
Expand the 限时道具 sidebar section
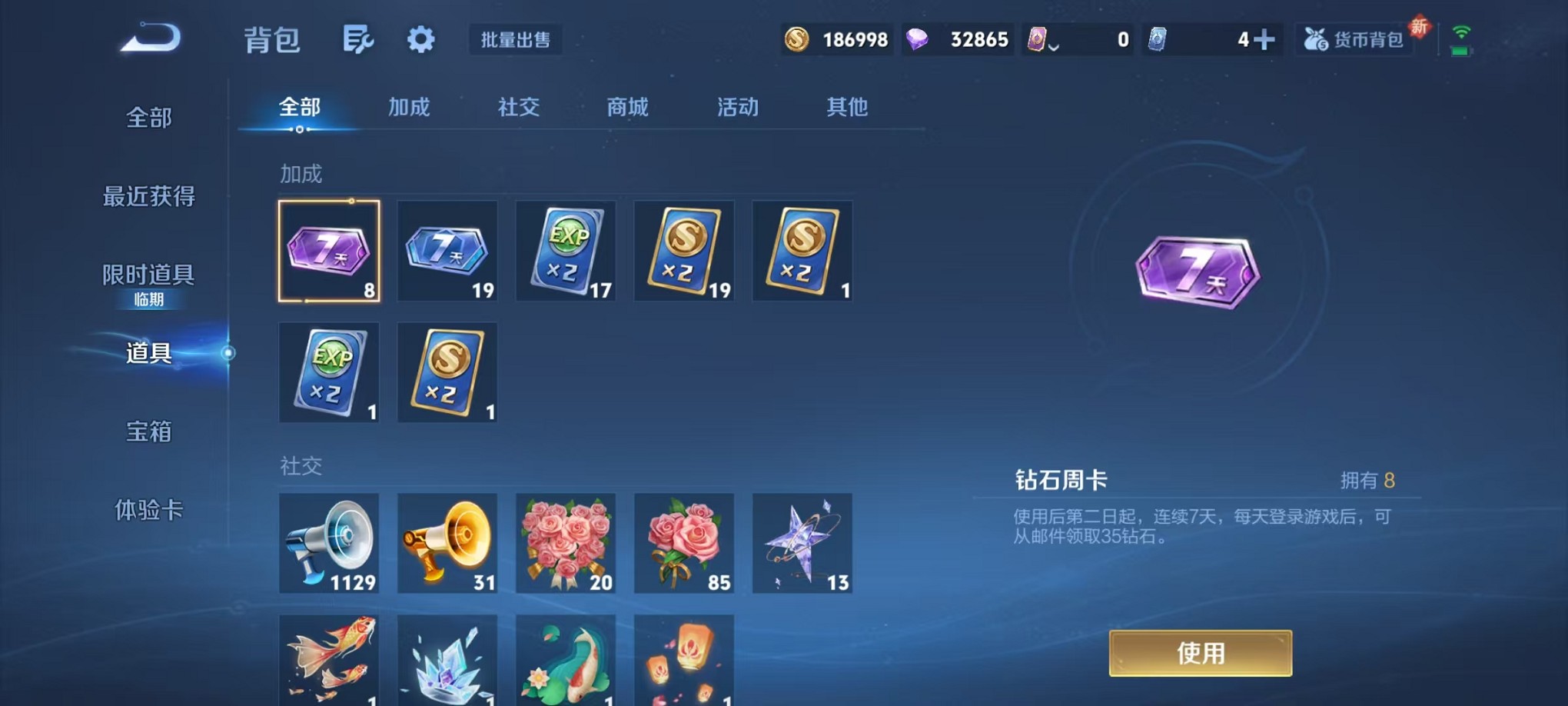pos(148,275)
